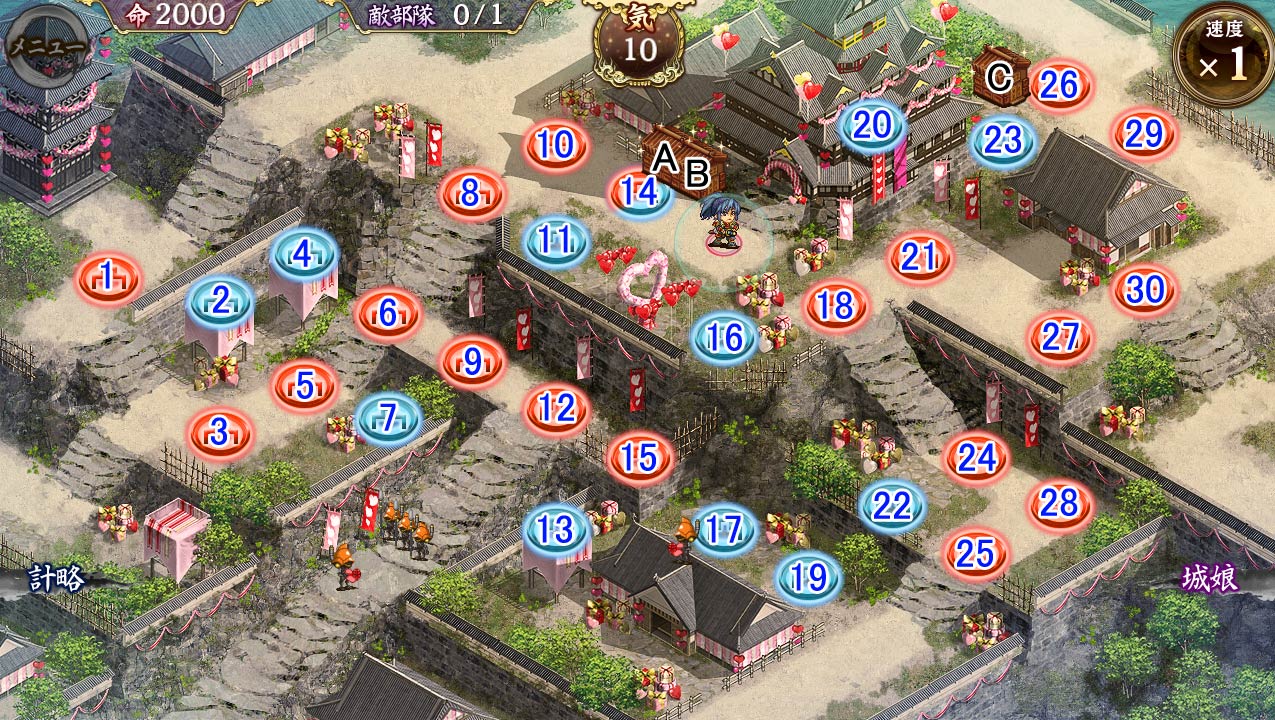
Task: Pick red placement tile number 29
Action: pyautogui.click(x=1144, y=133)
